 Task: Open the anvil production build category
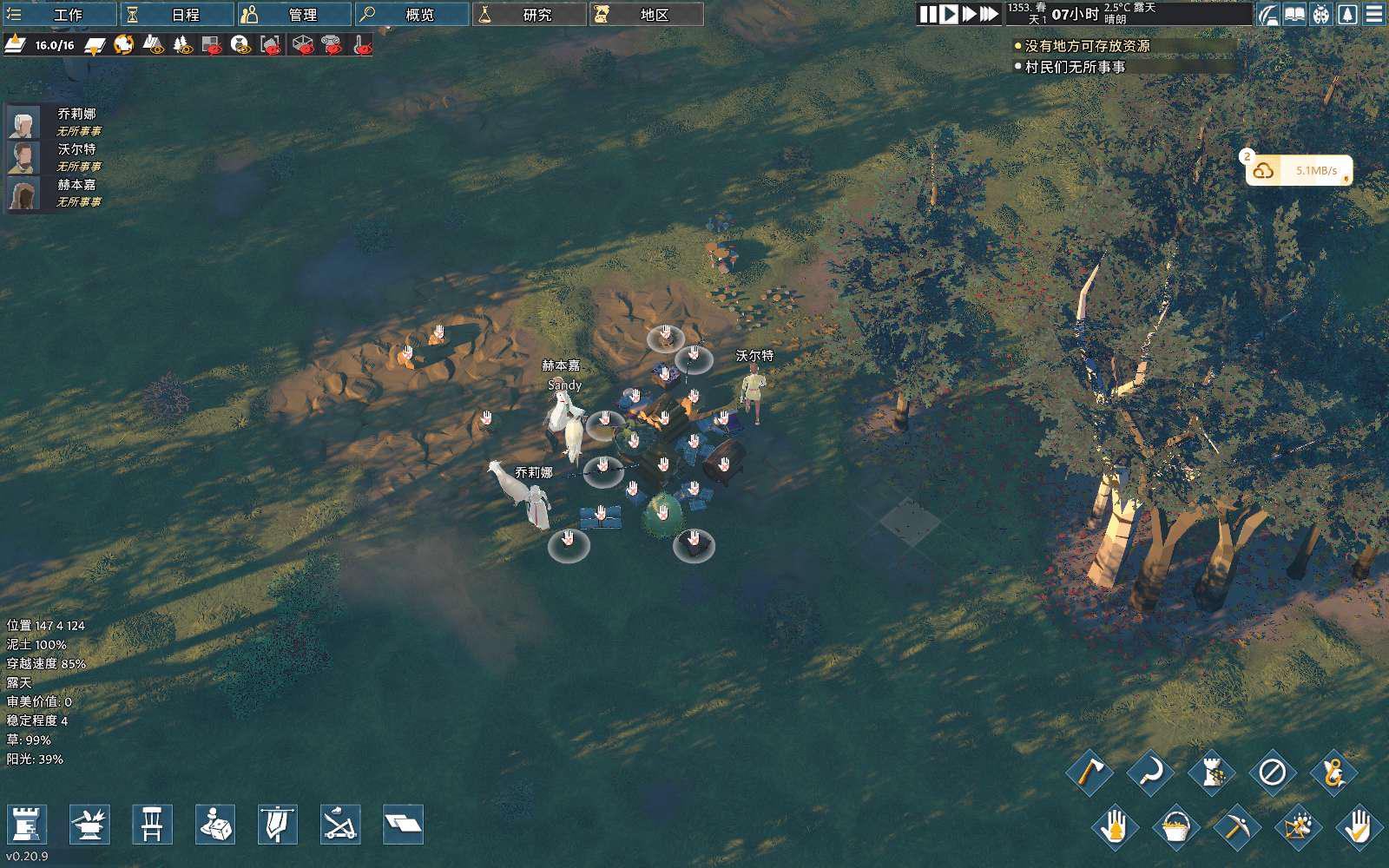(89, 824)
